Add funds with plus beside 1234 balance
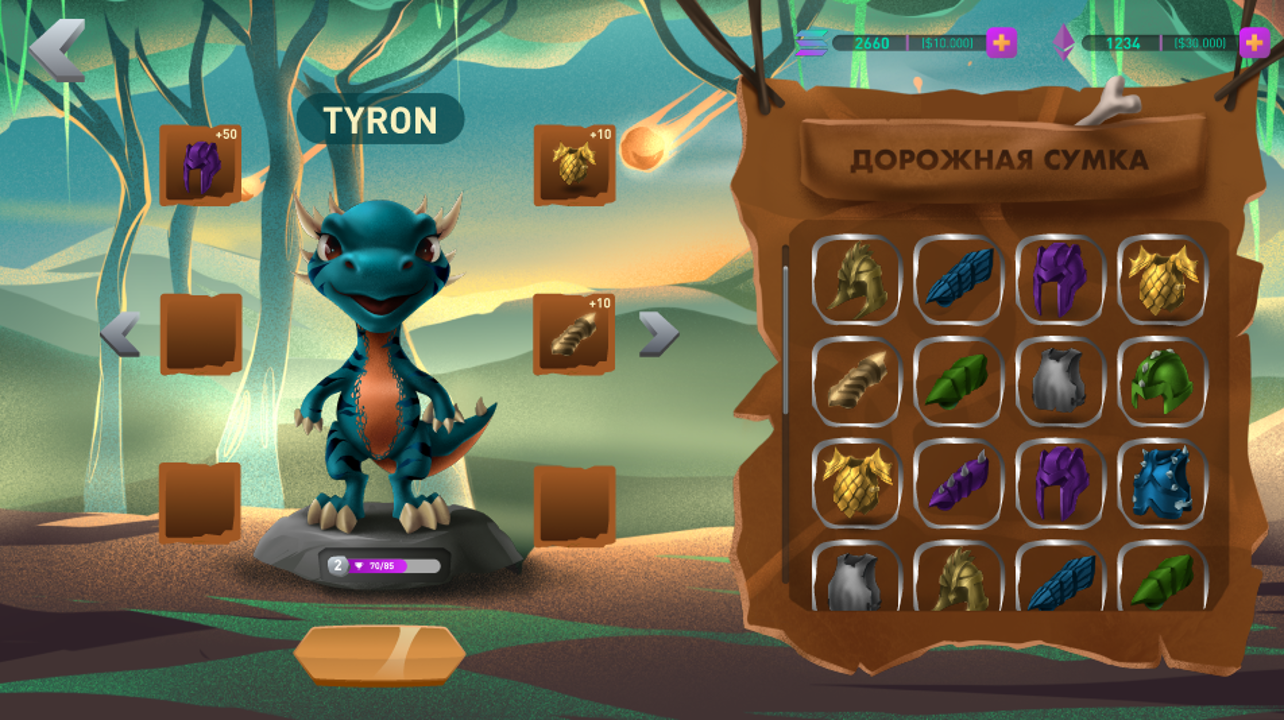The height and width of the screenshot is (720, 1284). [x=1254, y=43]
